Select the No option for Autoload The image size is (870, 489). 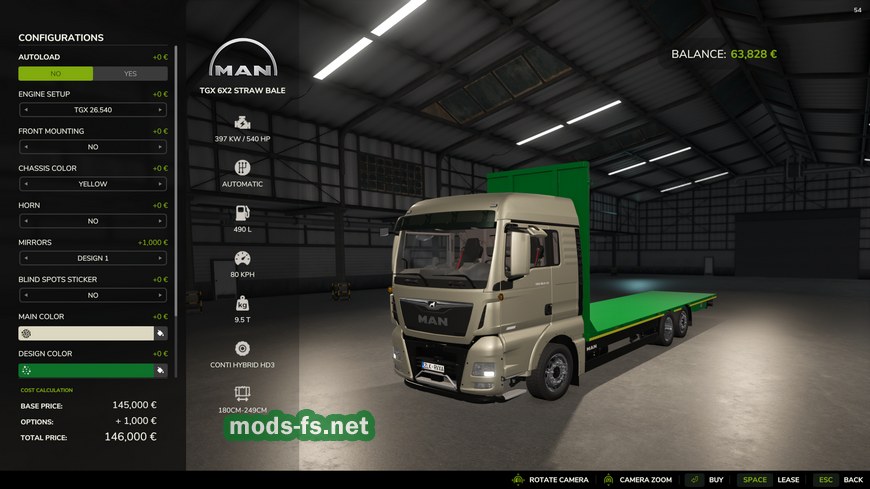tap(56, 73)
